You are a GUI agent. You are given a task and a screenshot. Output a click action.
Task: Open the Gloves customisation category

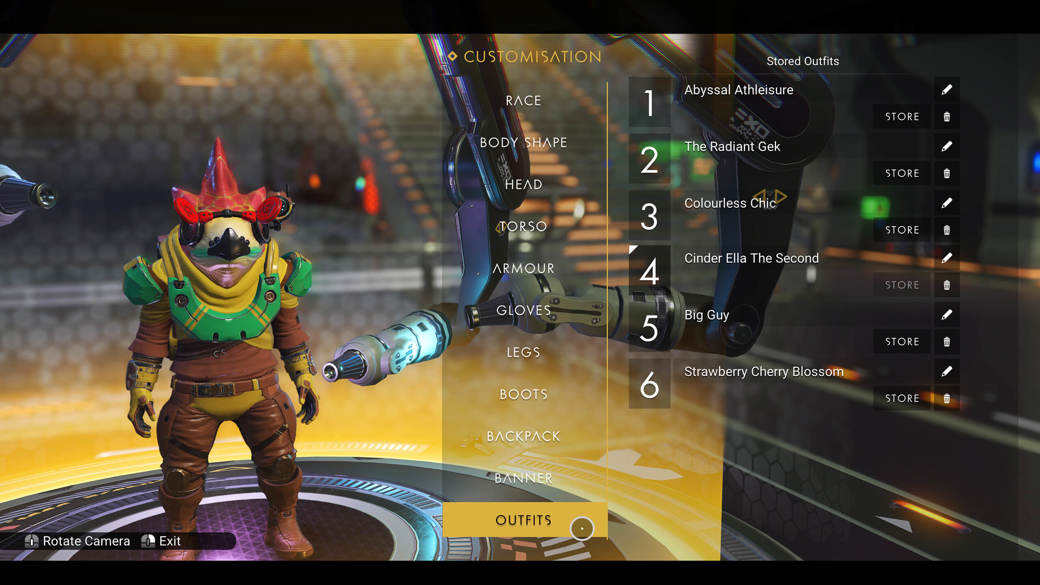[x=523, y=311]
